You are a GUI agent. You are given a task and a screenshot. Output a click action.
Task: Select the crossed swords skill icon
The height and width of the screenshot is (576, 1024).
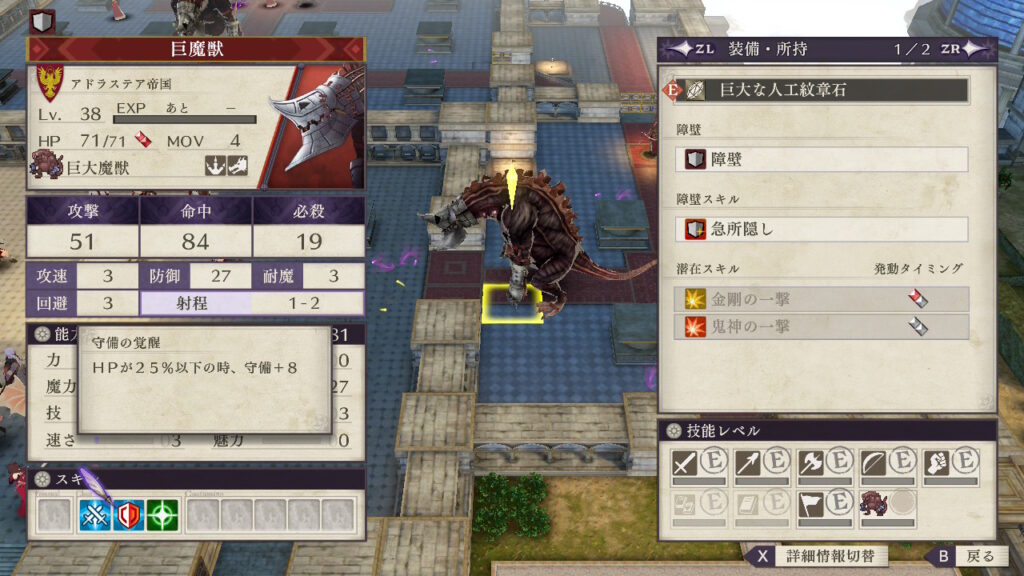click(x=96, y=515)
